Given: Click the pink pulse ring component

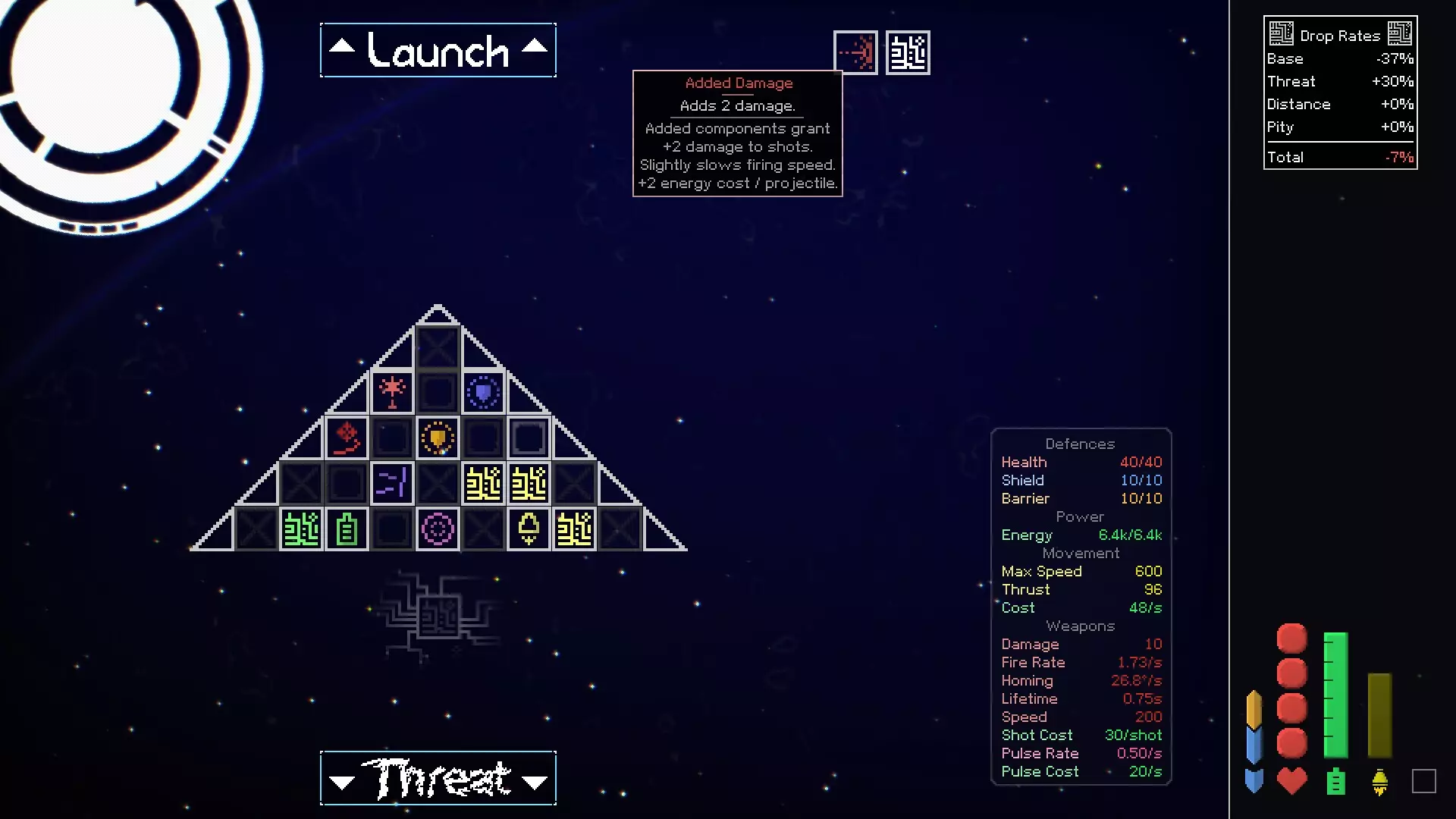Looking at the screenshot, I should coord(438,529).
